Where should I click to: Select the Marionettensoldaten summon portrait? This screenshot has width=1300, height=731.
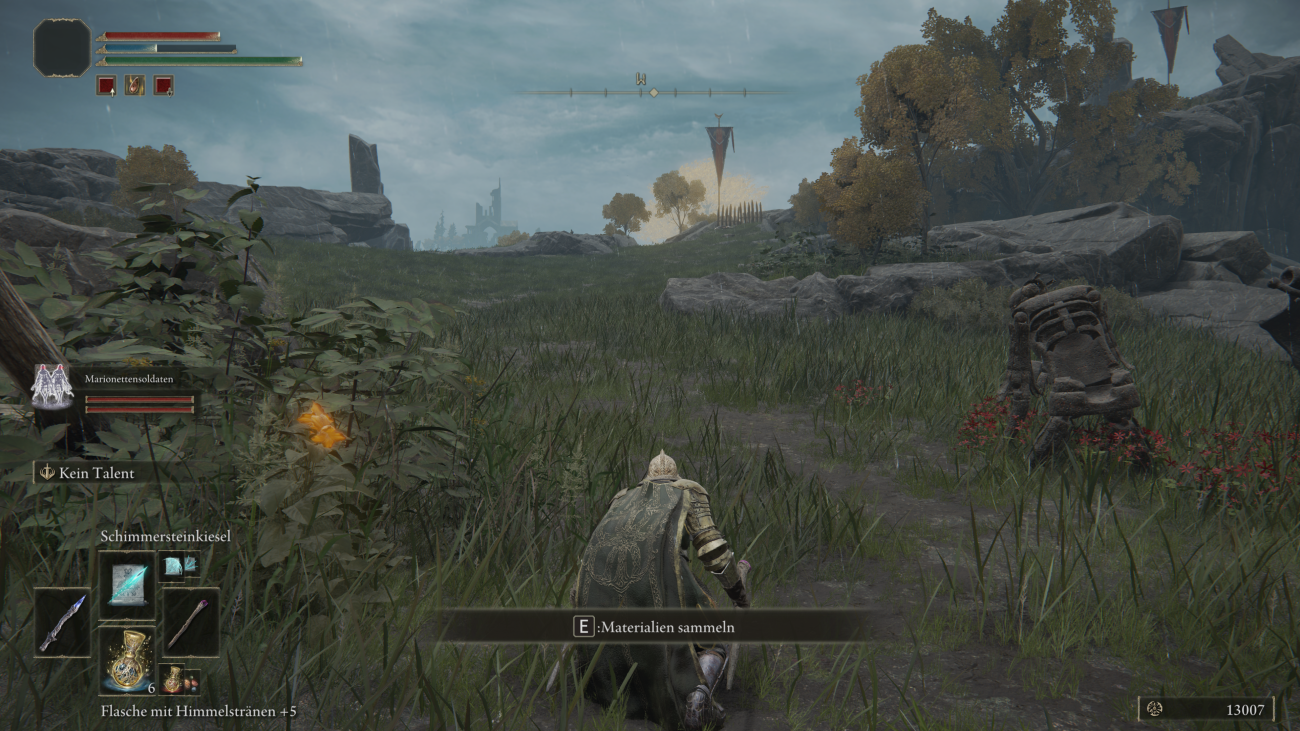click(x=52, y=386)
